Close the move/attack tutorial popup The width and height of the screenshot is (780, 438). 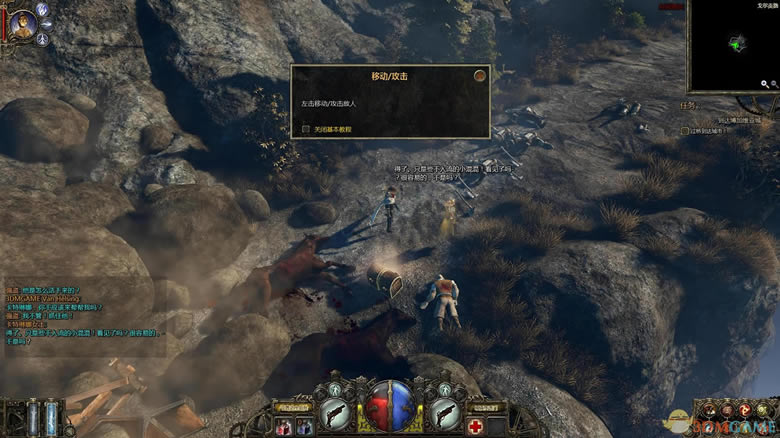[480, 75]
